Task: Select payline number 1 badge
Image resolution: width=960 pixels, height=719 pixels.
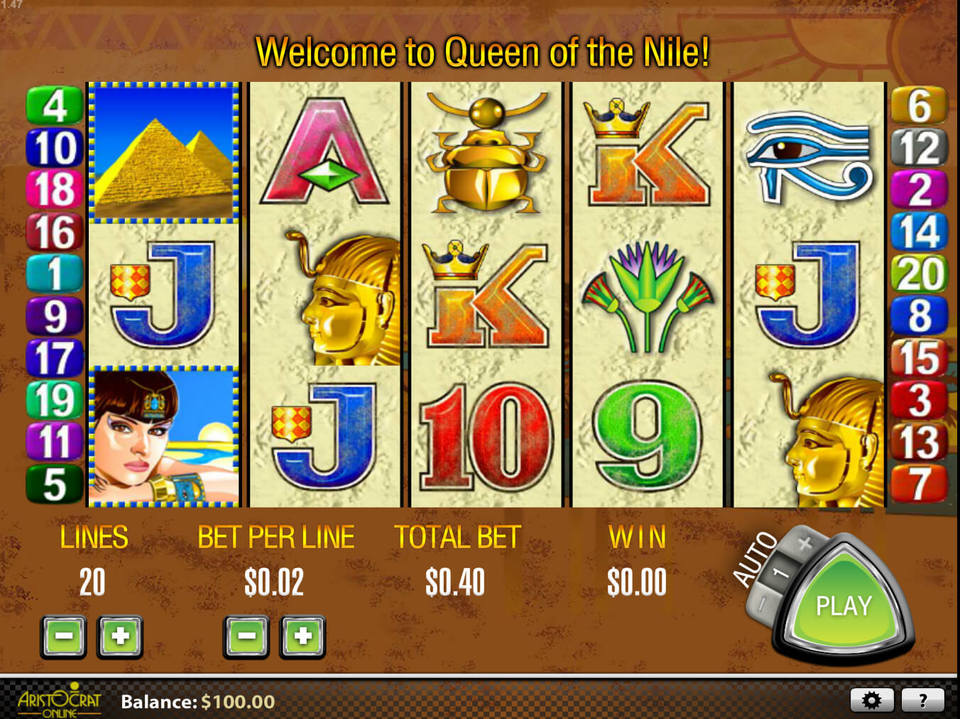Action: 54,273
